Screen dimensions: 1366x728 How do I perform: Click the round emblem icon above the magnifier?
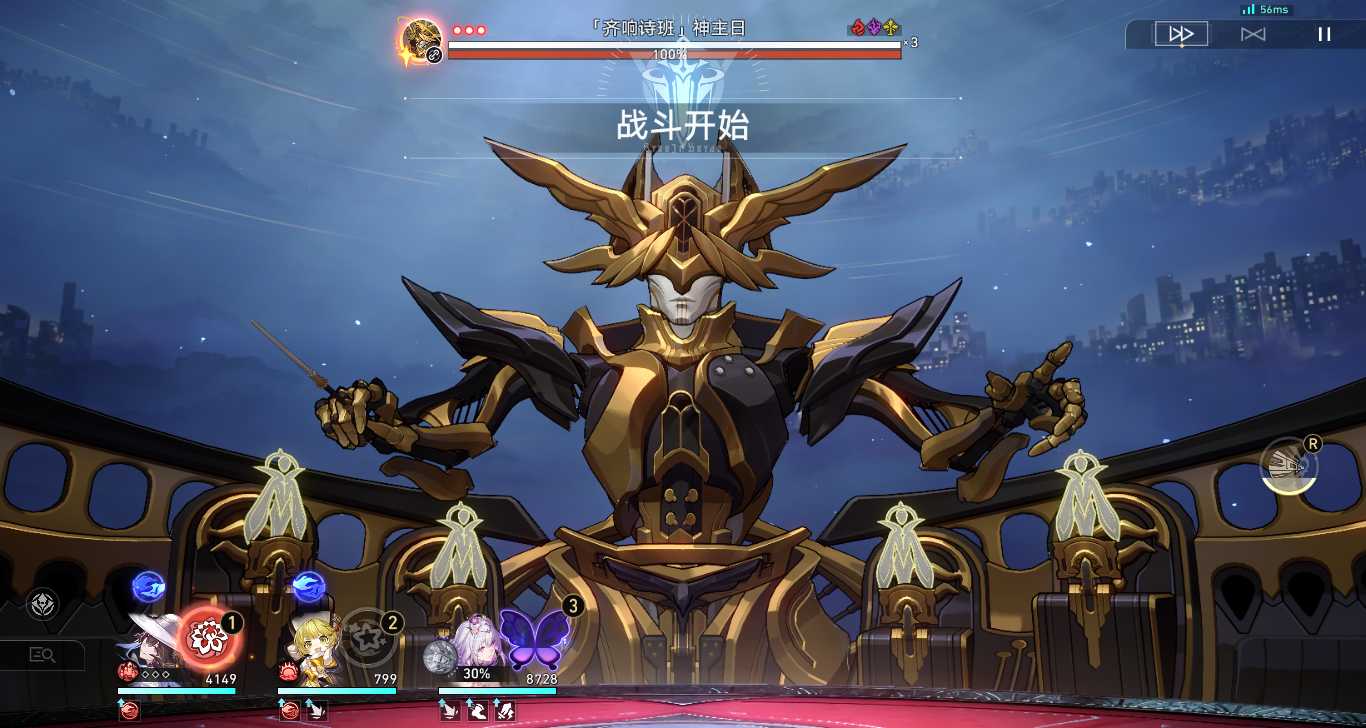tap(42, 603)
